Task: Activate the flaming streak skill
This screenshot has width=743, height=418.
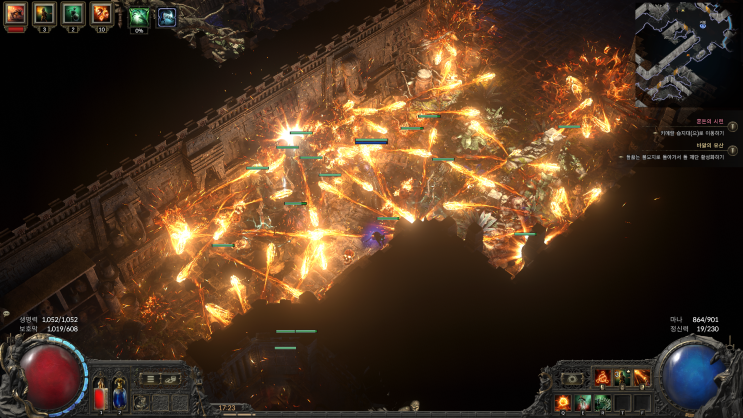Action: click(x=640, y=377)
